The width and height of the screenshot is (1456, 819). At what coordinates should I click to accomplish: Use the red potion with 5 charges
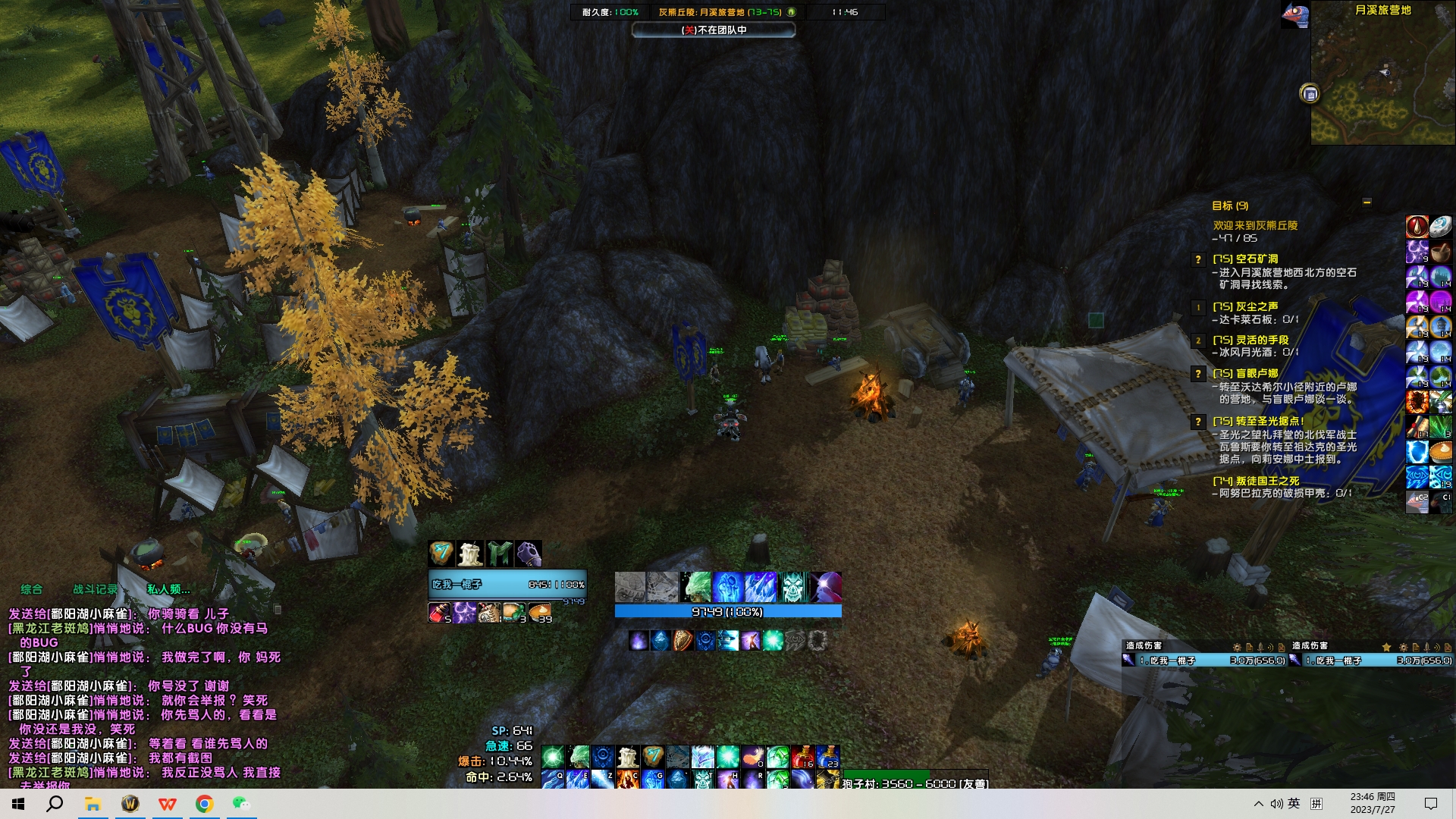tap(439, 613)
